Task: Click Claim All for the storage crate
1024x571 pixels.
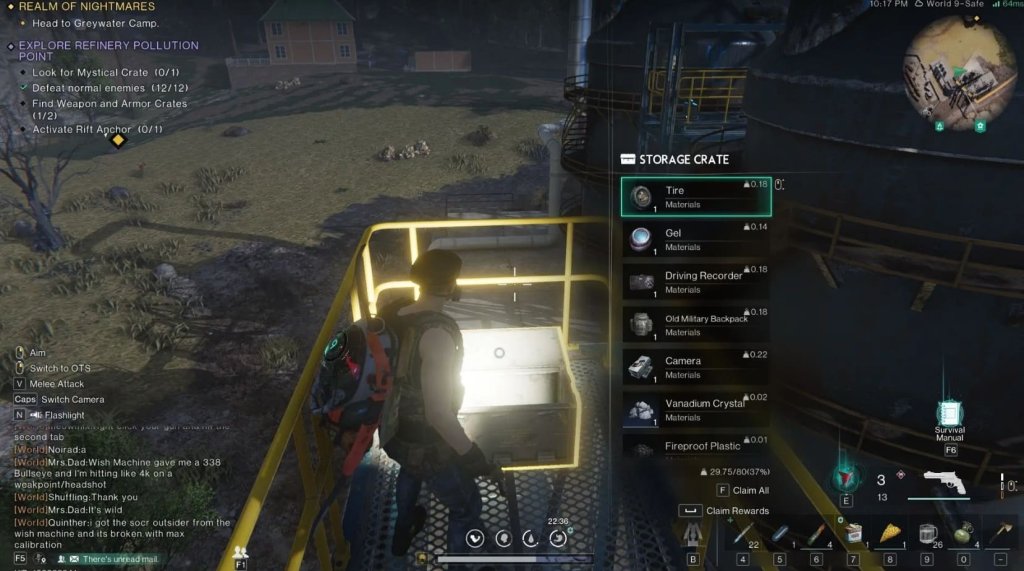Action: (744, 490)
